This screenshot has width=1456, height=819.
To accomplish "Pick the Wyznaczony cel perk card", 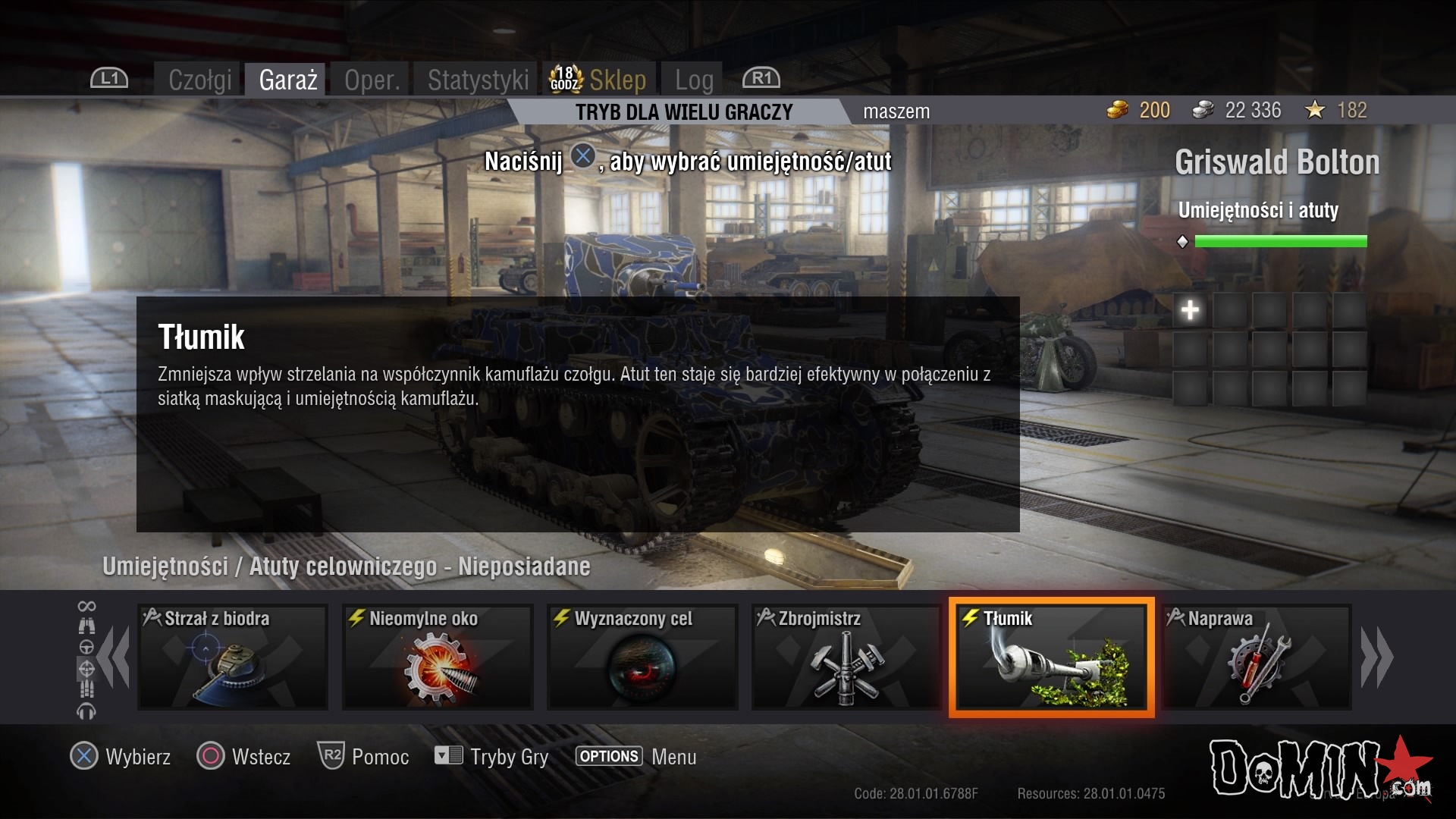I will pyautogui.click(x=642, y=657).
